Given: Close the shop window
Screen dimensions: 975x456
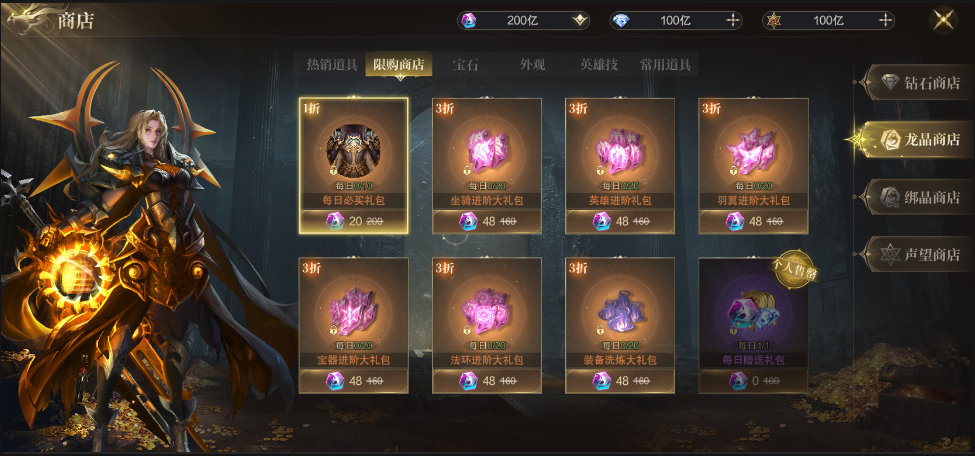Looking at the screenshot, I should tap(943, 20).
